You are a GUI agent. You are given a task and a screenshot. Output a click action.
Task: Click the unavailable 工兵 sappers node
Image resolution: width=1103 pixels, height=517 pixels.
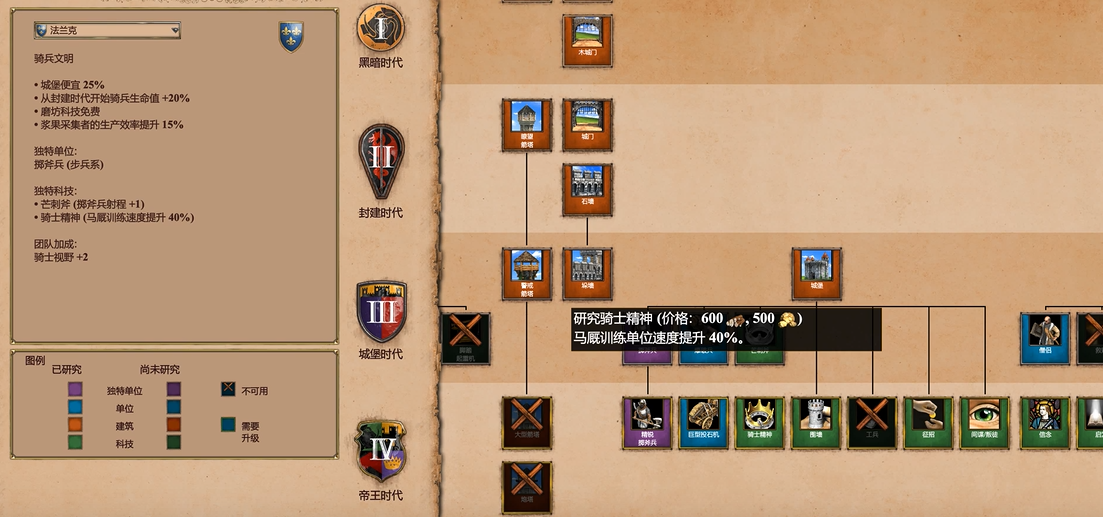tap(873, 422)
